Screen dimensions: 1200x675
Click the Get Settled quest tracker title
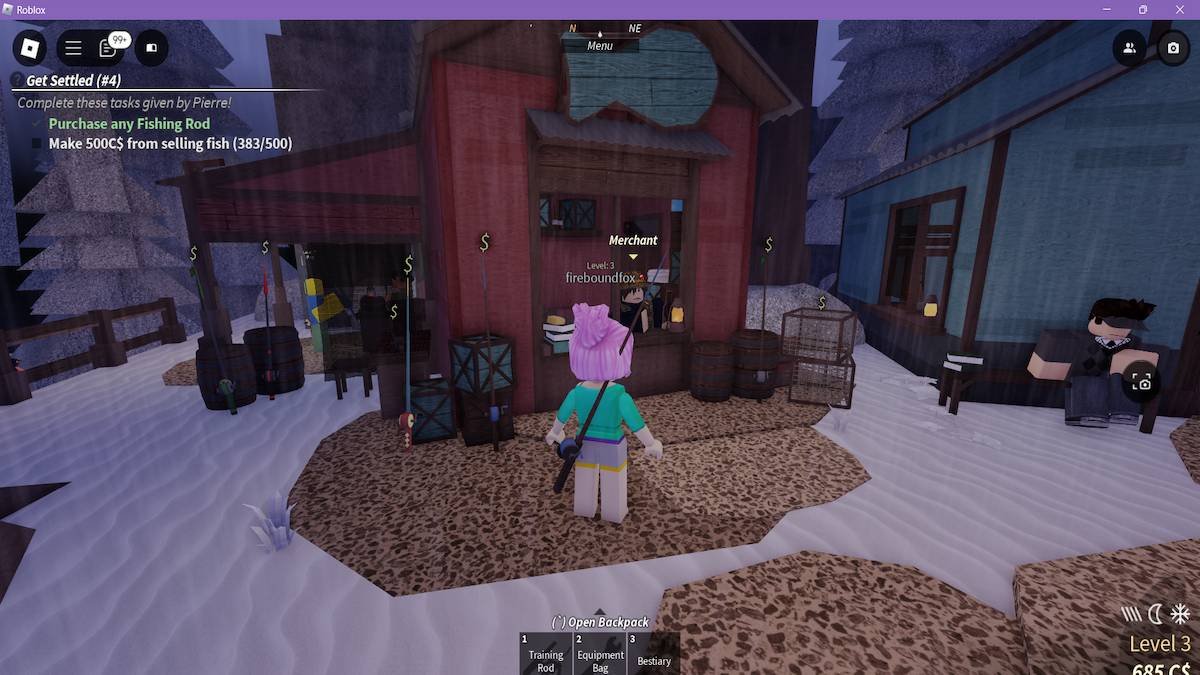[73, 80]
